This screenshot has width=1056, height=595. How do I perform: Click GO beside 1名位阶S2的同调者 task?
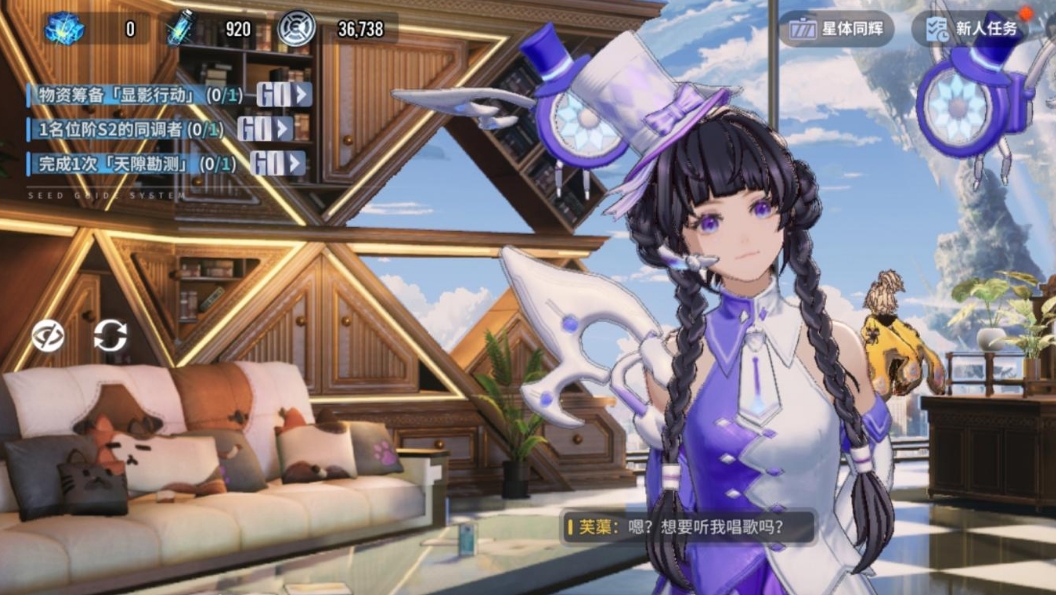pos(265,129)
